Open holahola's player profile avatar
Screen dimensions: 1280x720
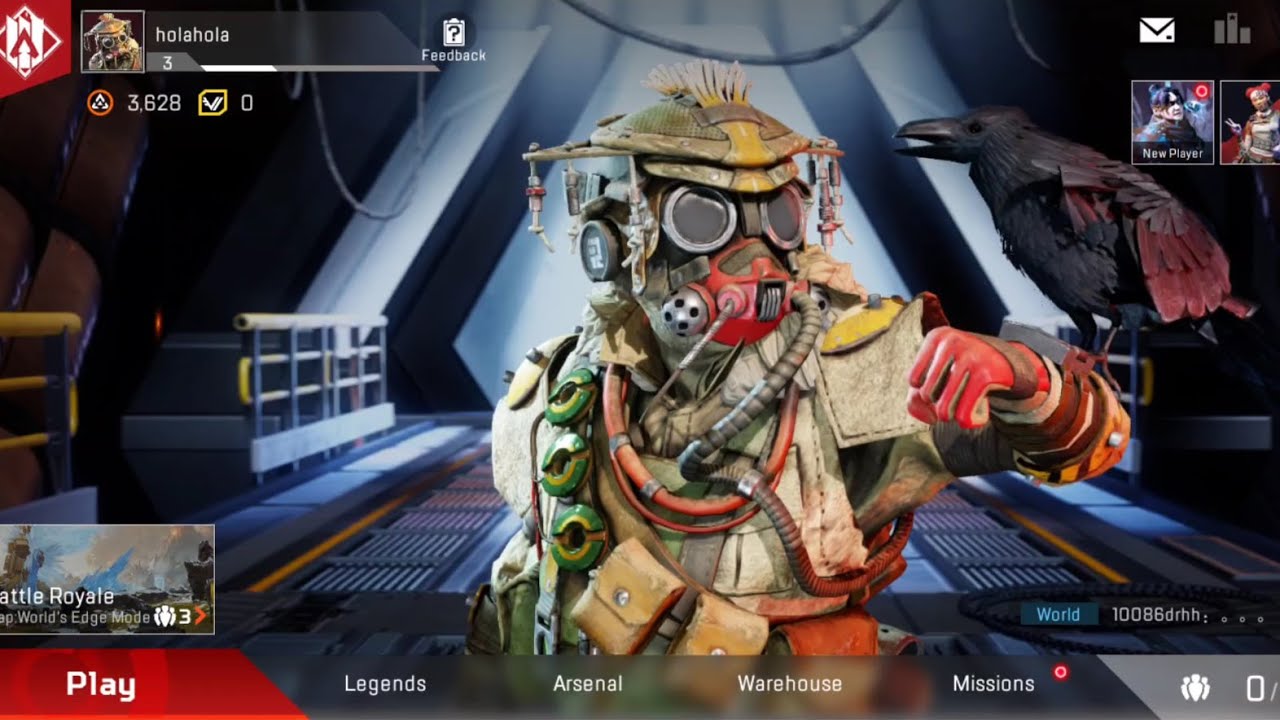(x=112, y=42)
